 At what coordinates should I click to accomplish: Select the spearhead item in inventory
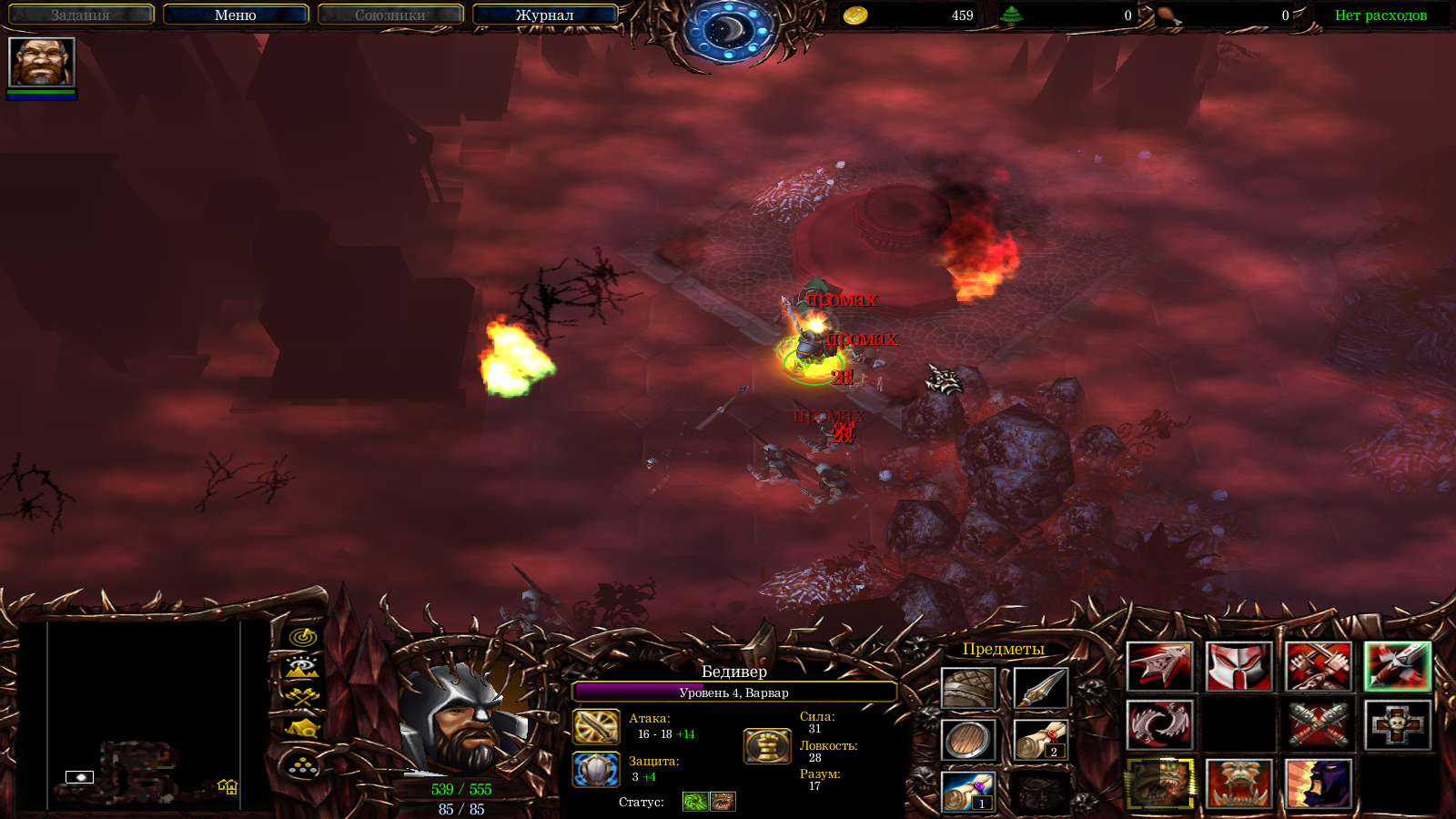tap(1040, 689)
